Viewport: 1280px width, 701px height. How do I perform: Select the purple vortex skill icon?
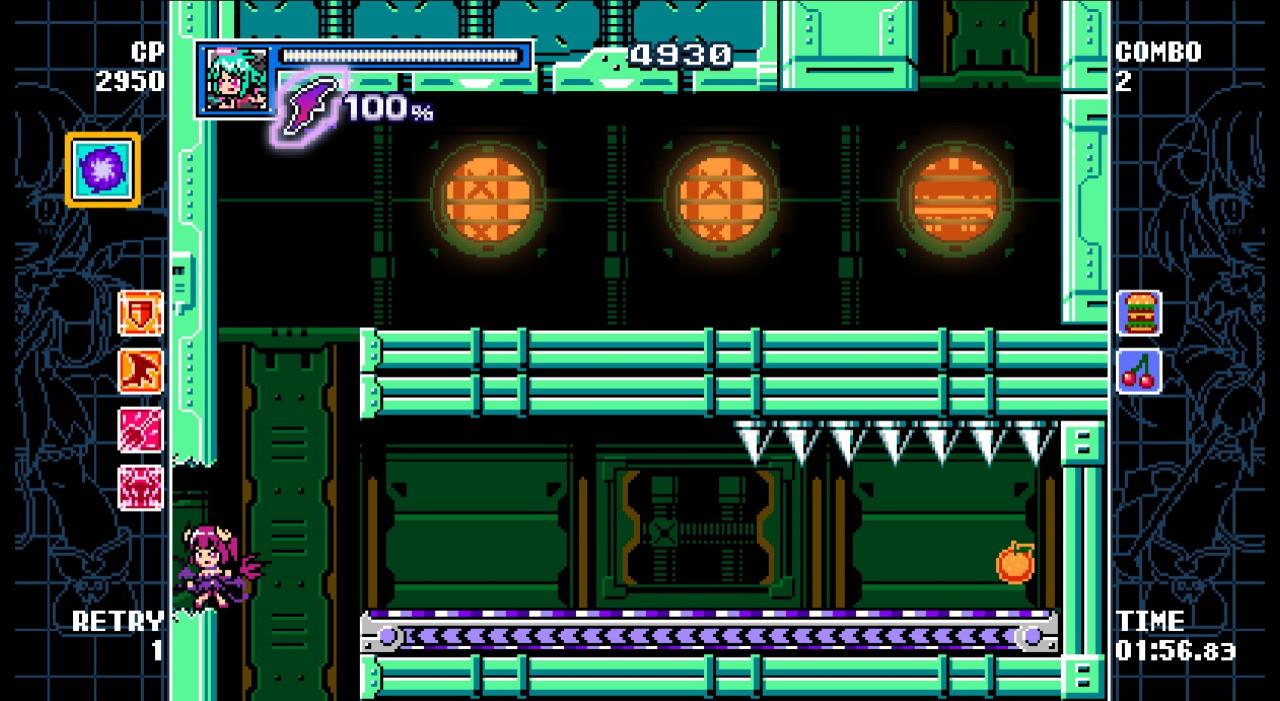(x=103, y=169)
